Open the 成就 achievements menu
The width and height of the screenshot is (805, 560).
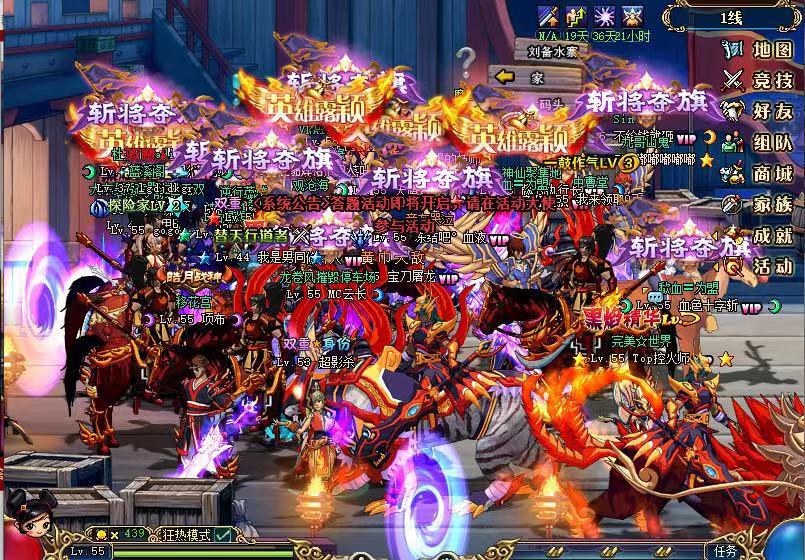[762, 235]
